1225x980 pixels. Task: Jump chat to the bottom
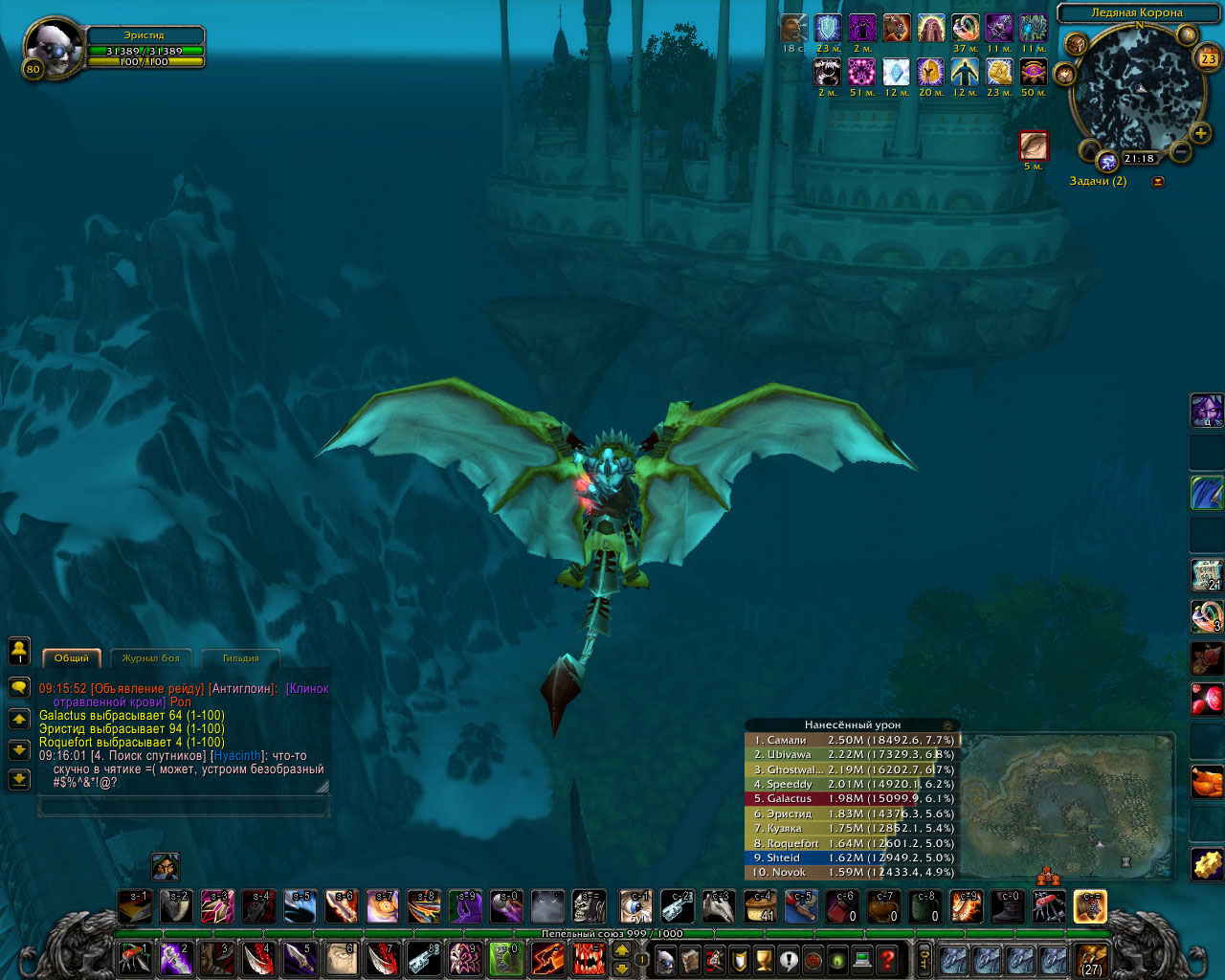point(19,780)
